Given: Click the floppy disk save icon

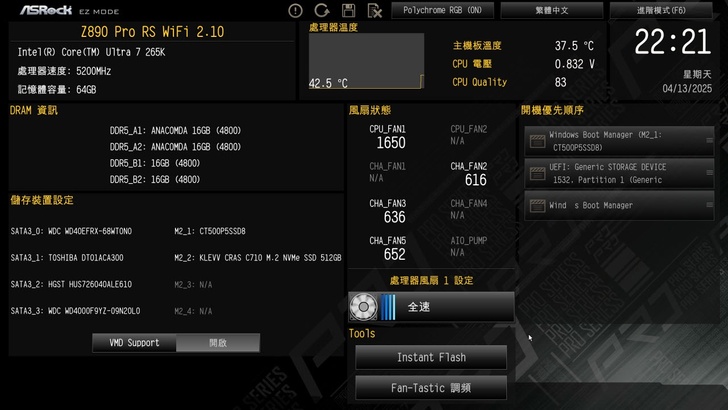Looking at the screenshot, I should point(348,11).
